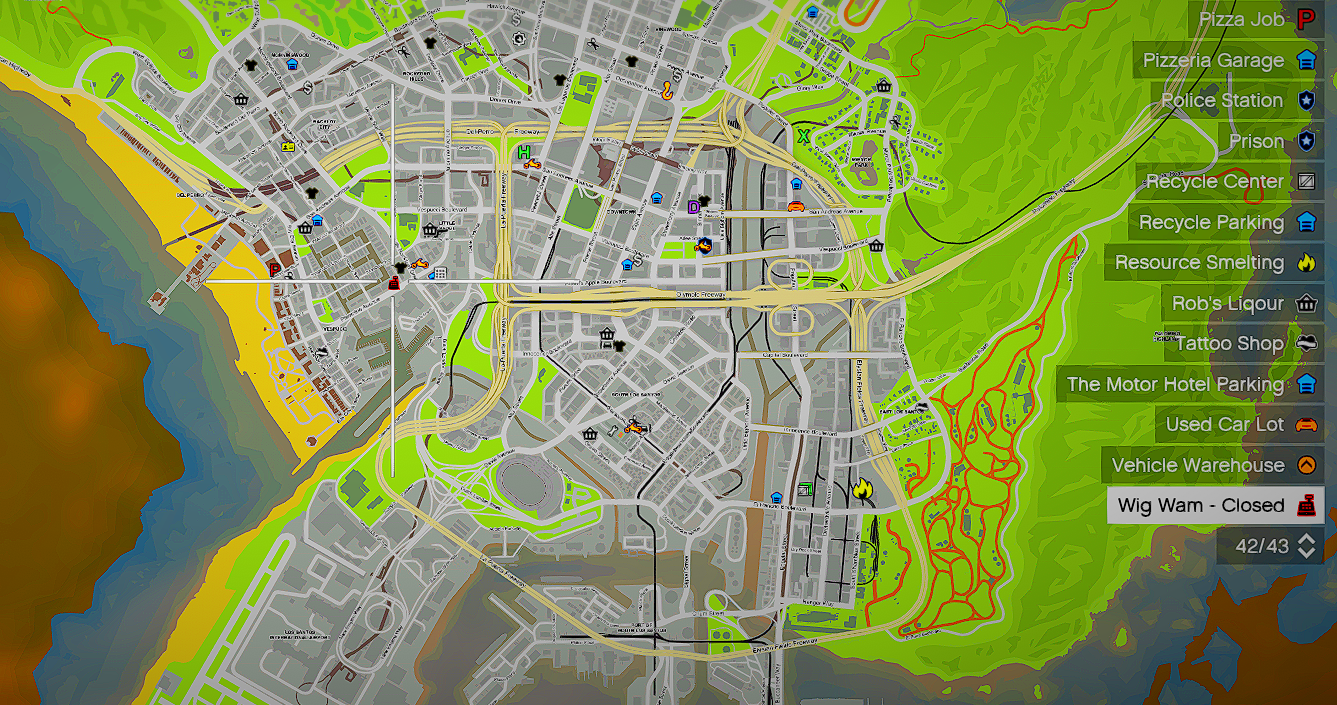Select the orange Used Car Lot map marker

point(796,207)
